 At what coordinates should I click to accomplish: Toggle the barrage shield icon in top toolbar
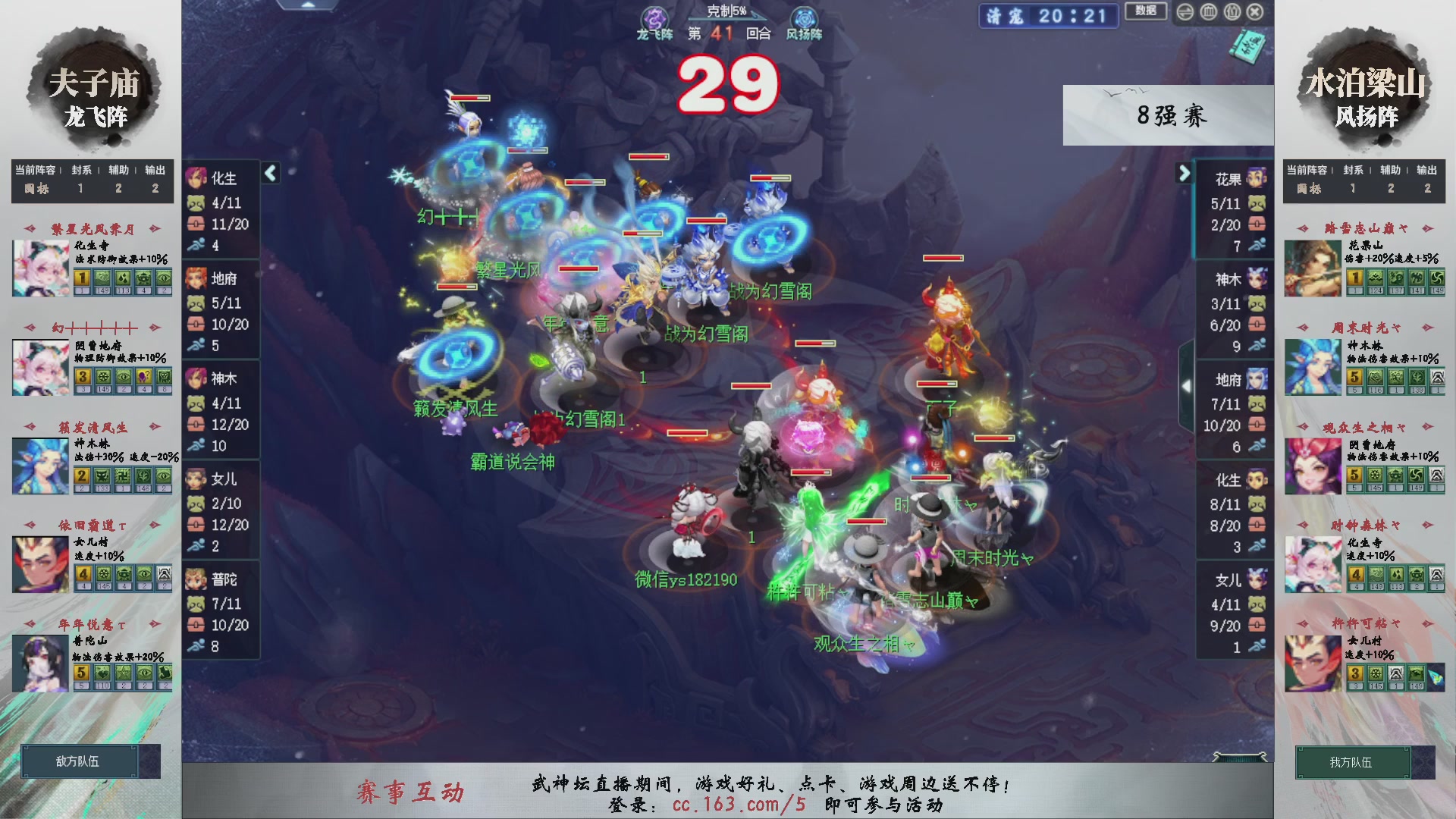pos(1208,12)
